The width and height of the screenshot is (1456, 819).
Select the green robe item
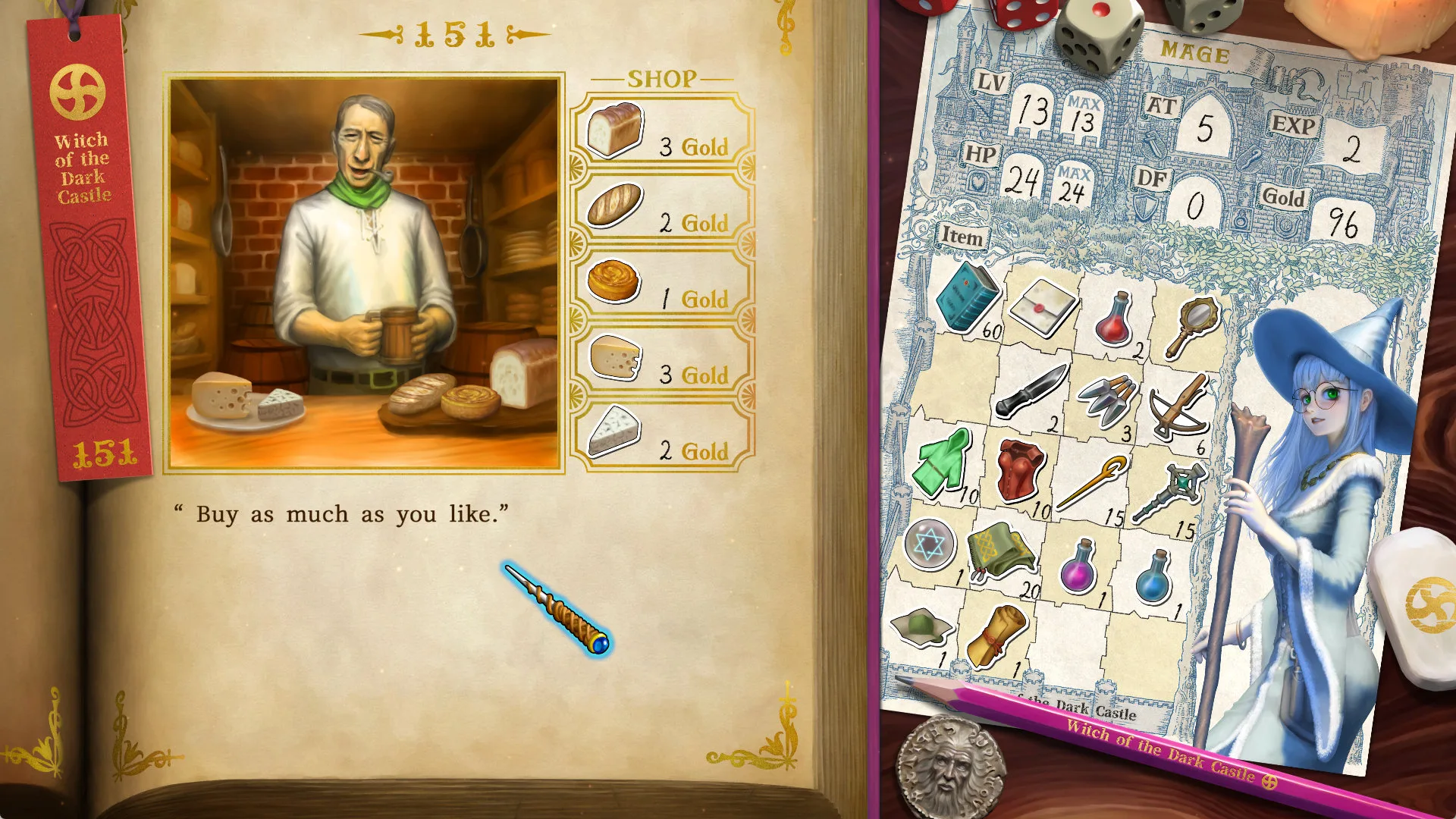tap(943, 463)
